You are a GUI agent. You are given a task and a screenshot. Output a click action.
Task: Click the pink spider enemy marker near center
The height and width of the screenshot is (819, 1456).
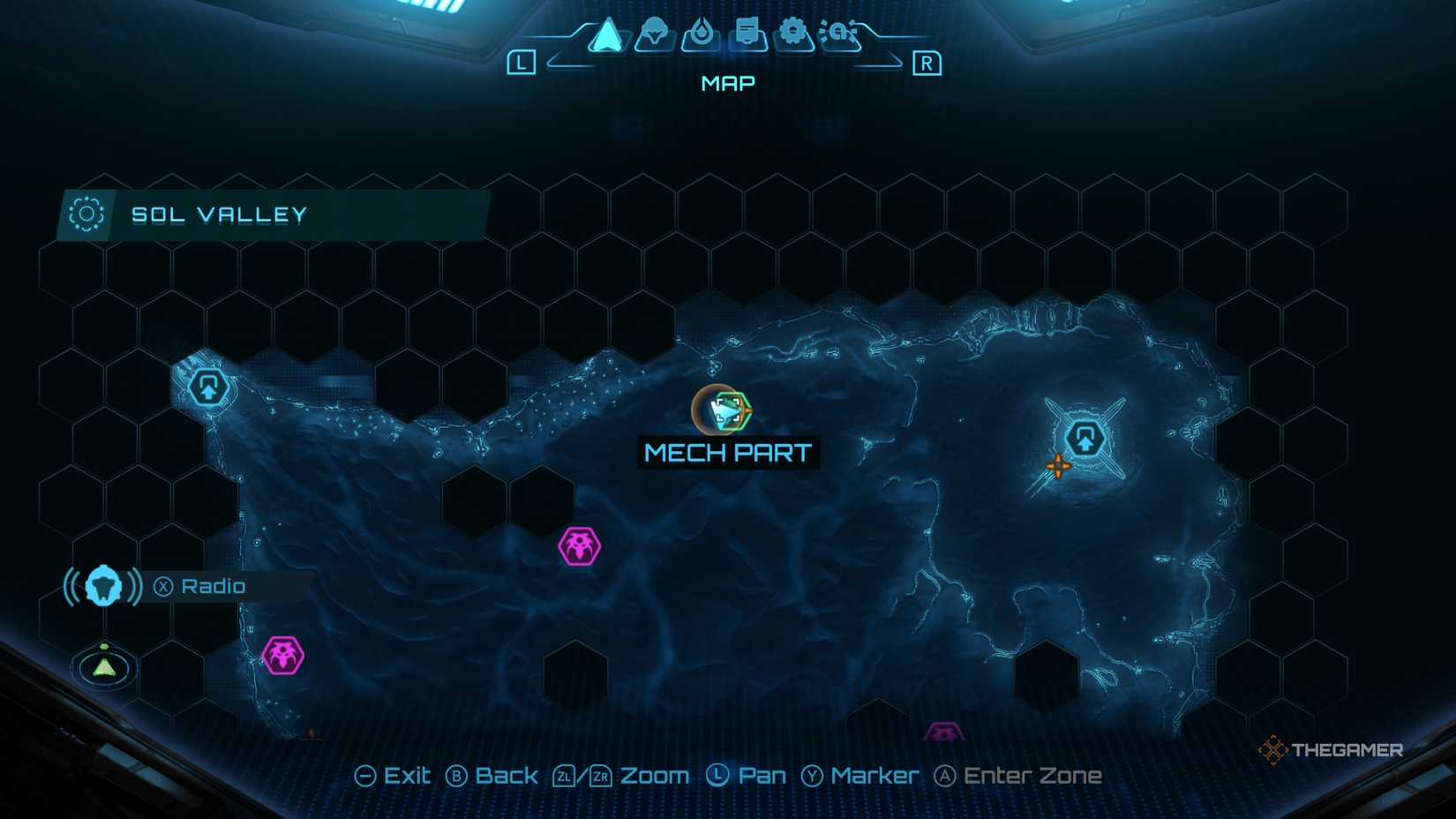(578, 547)
